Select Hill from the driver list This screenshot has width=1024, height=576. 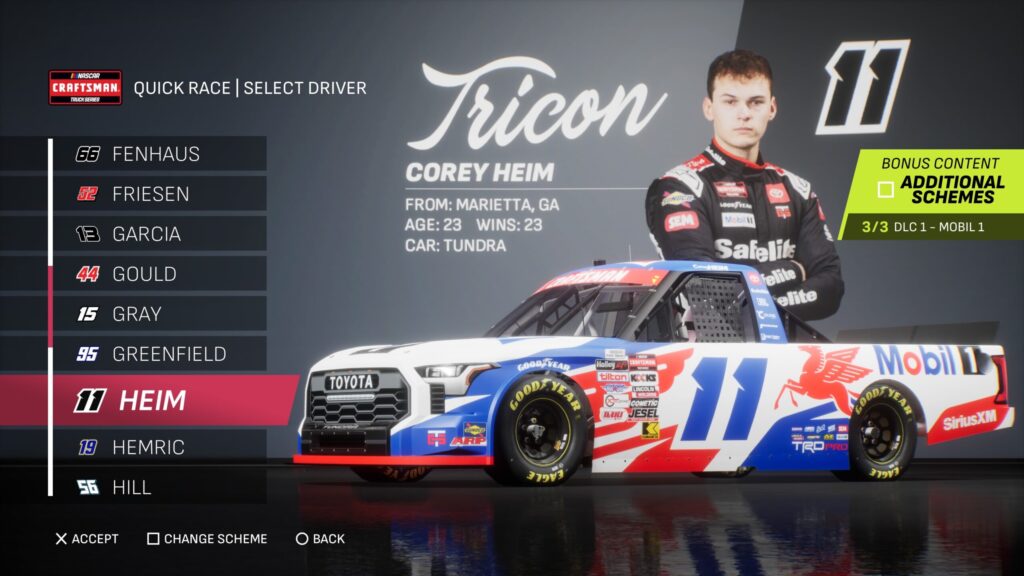click(156, 487)
